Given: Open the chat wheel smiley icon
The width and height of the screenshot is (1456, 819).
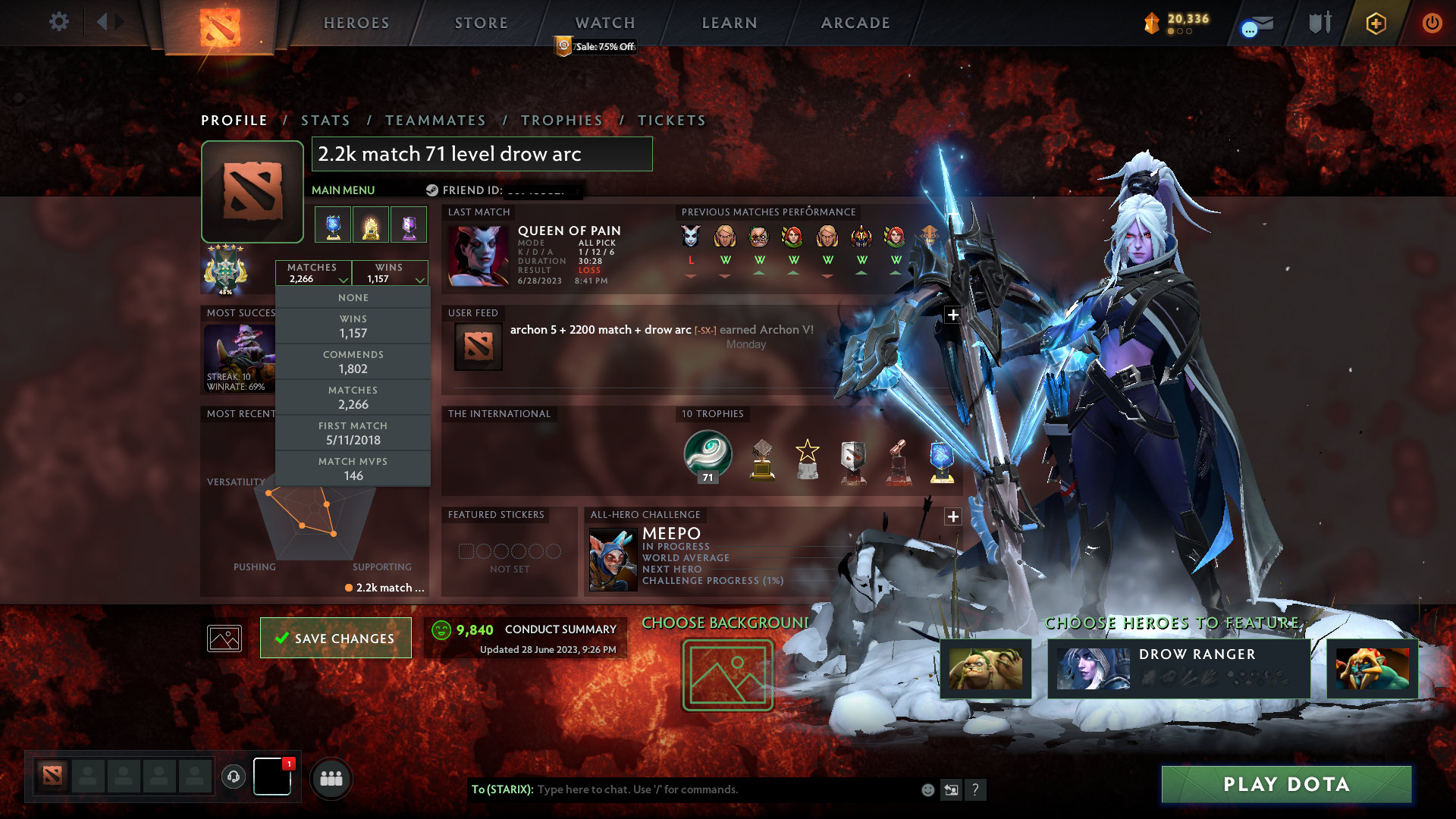Looking at the screenshot, I should pyautogui.click(x=927, y=789).
